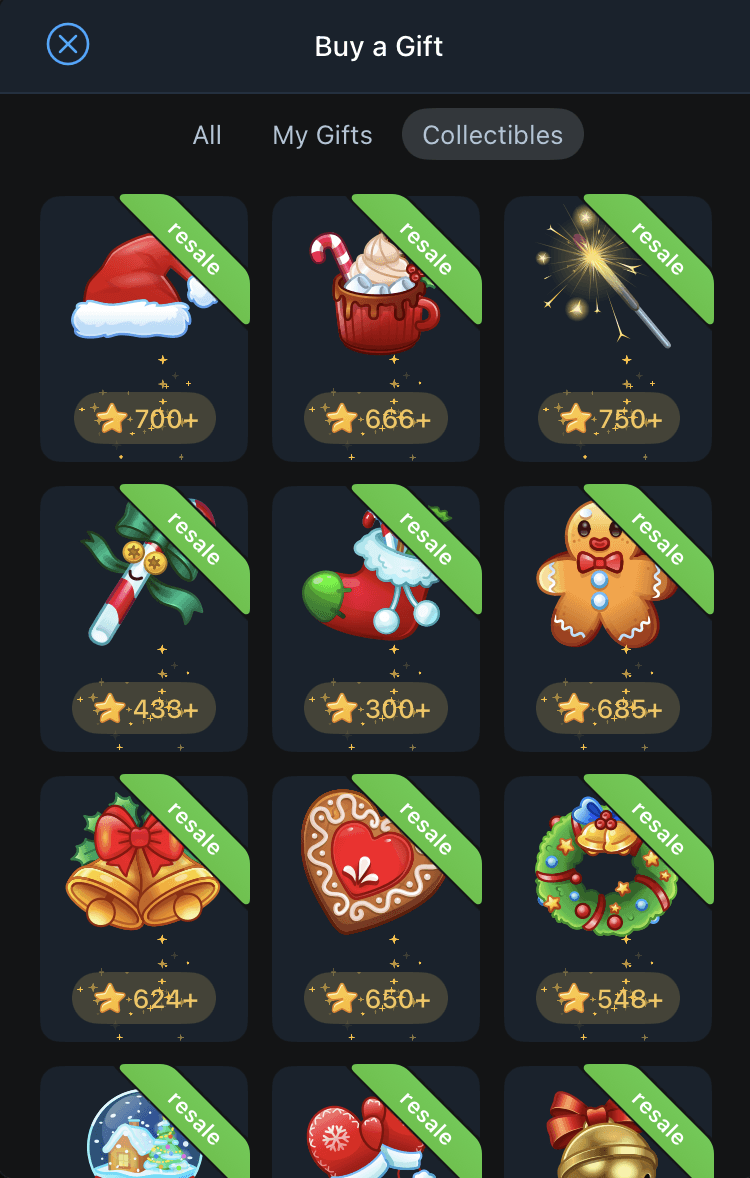Click the 548+ stars price button
750x1178 pixels.
[608, 998]
